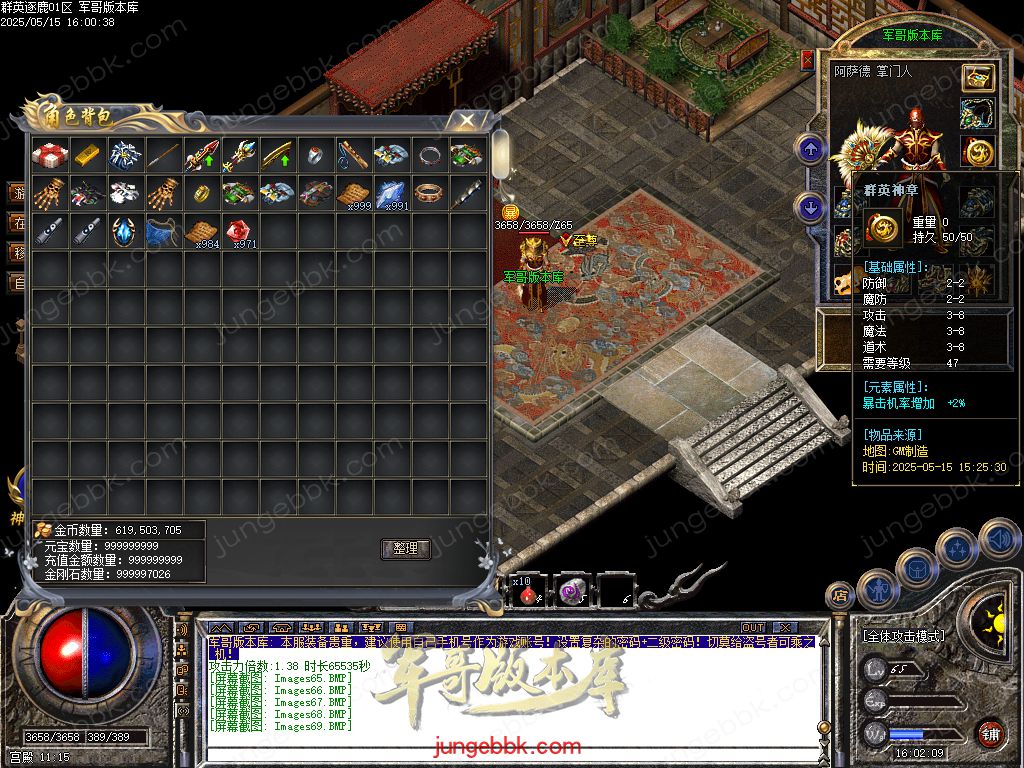Pick the blue cloth pouch item
Viewport: 1024px width, 768px height.
[x=162, y=232]
